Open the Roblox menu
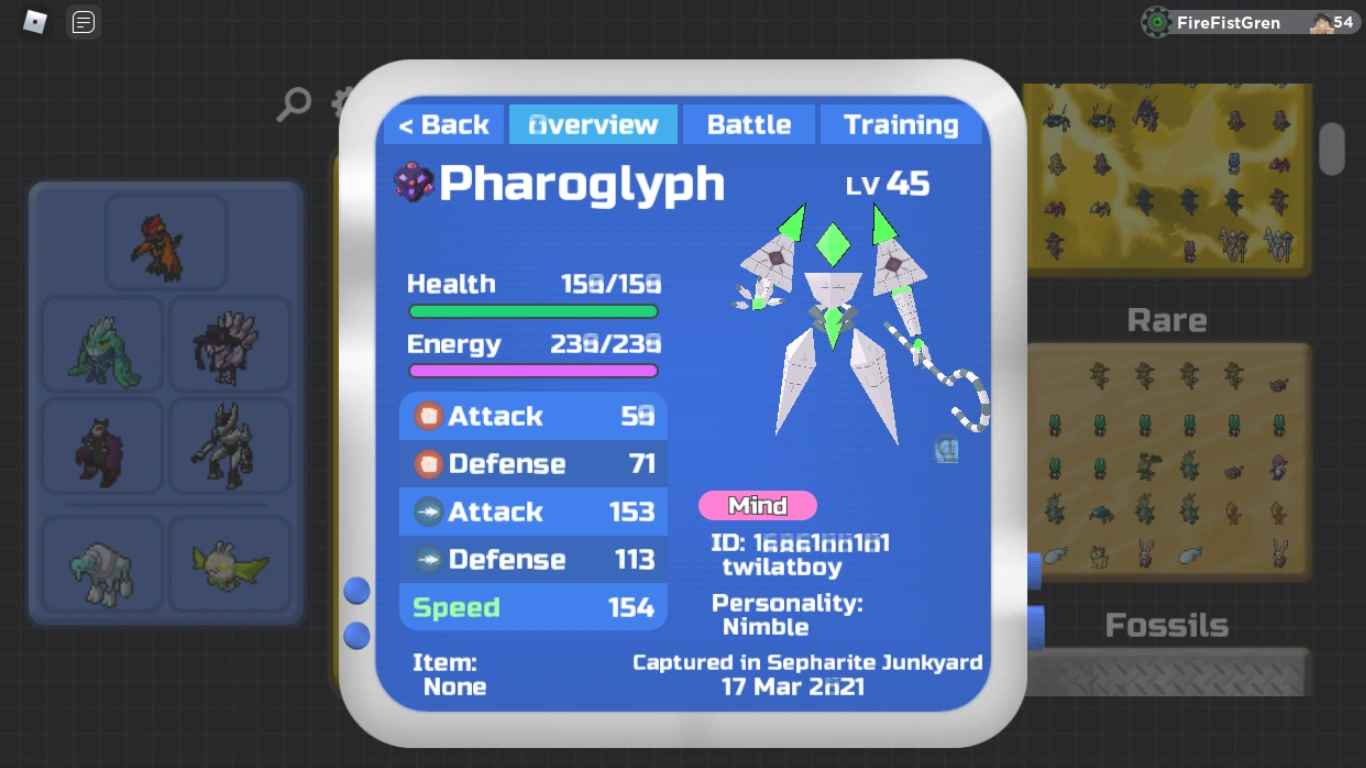The height and width of the screenshot is (768, 1366). point(36,22)
